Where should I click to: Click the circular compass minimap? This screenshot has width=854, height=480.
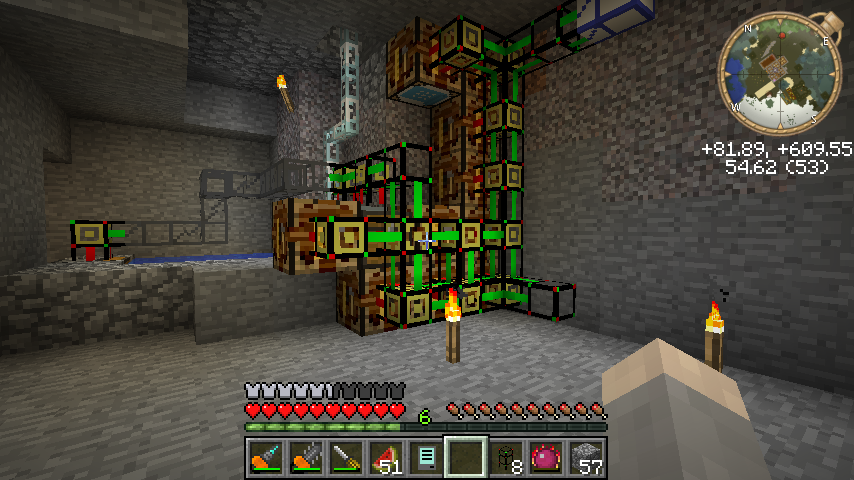point(779,74)
